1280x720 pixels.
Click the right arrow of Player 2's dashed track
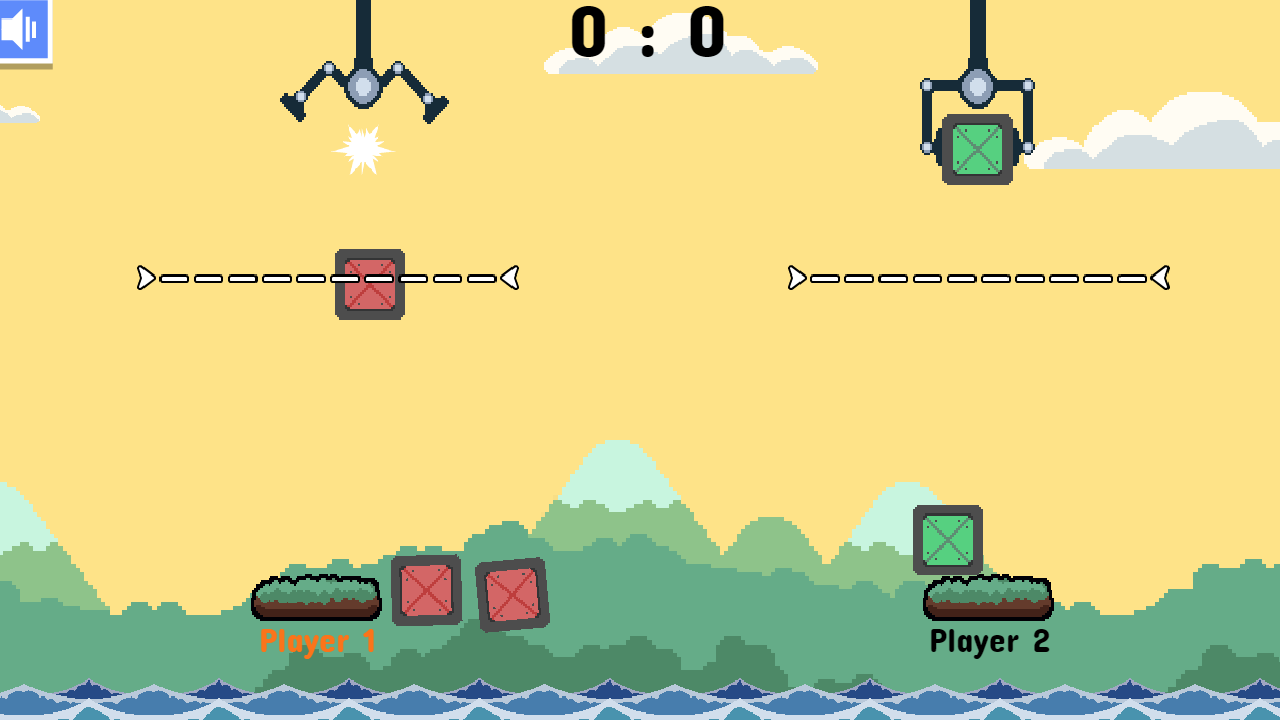coord(1159,279)
